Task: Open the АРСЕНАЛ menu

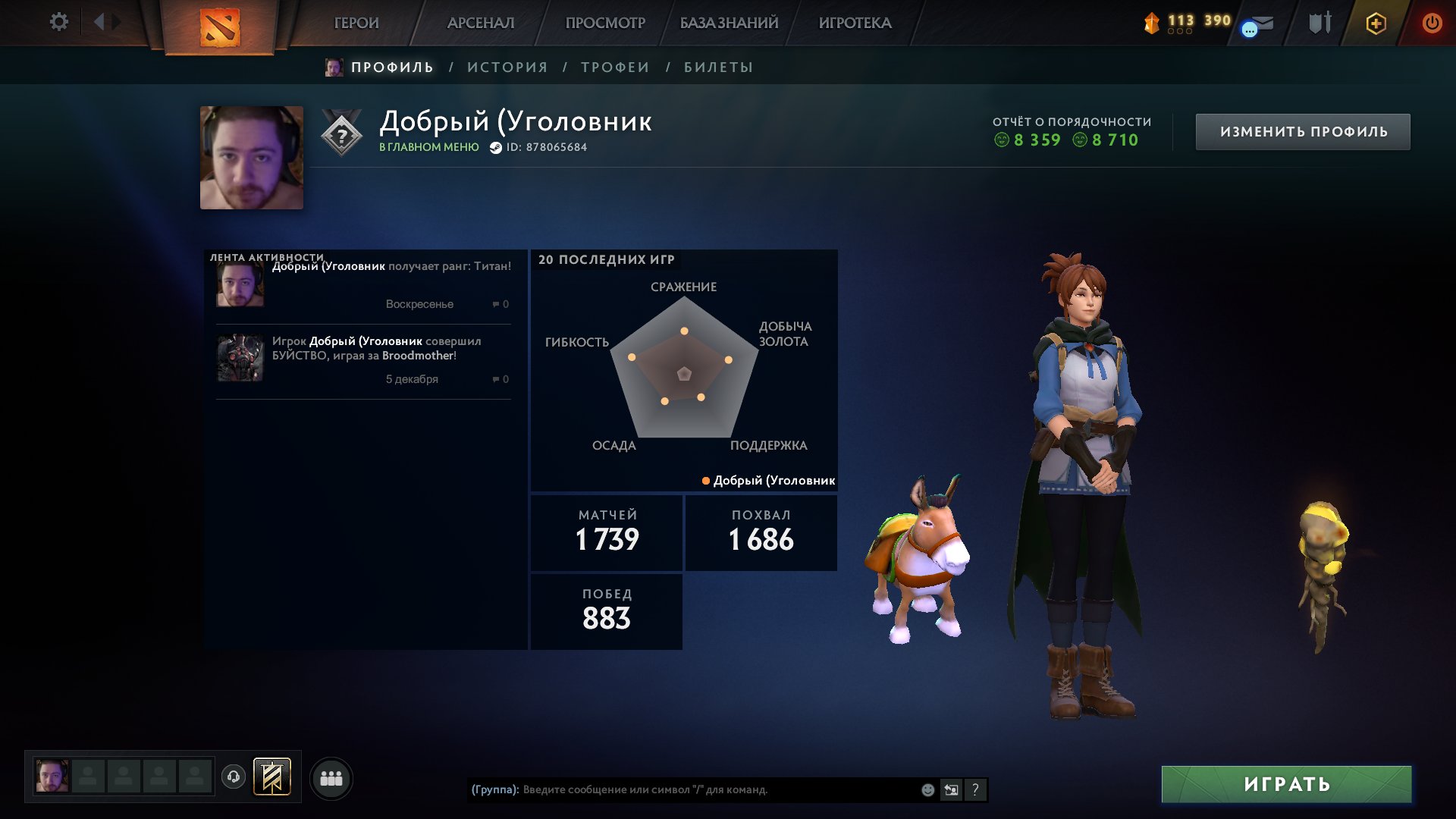Action: [x=483, y=23]
